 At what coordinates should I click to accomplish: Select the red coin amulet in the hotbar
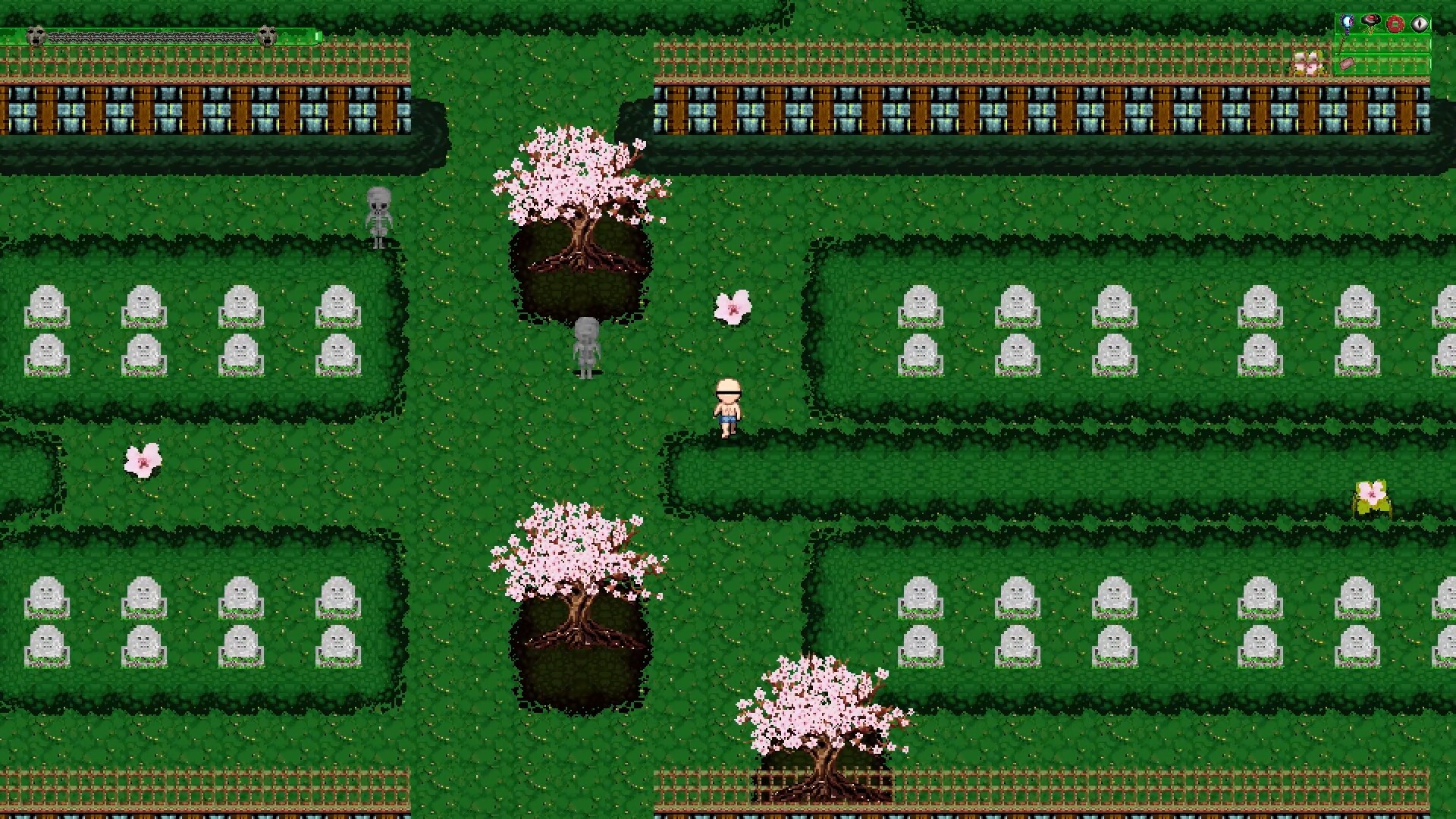coord(1395,24)
